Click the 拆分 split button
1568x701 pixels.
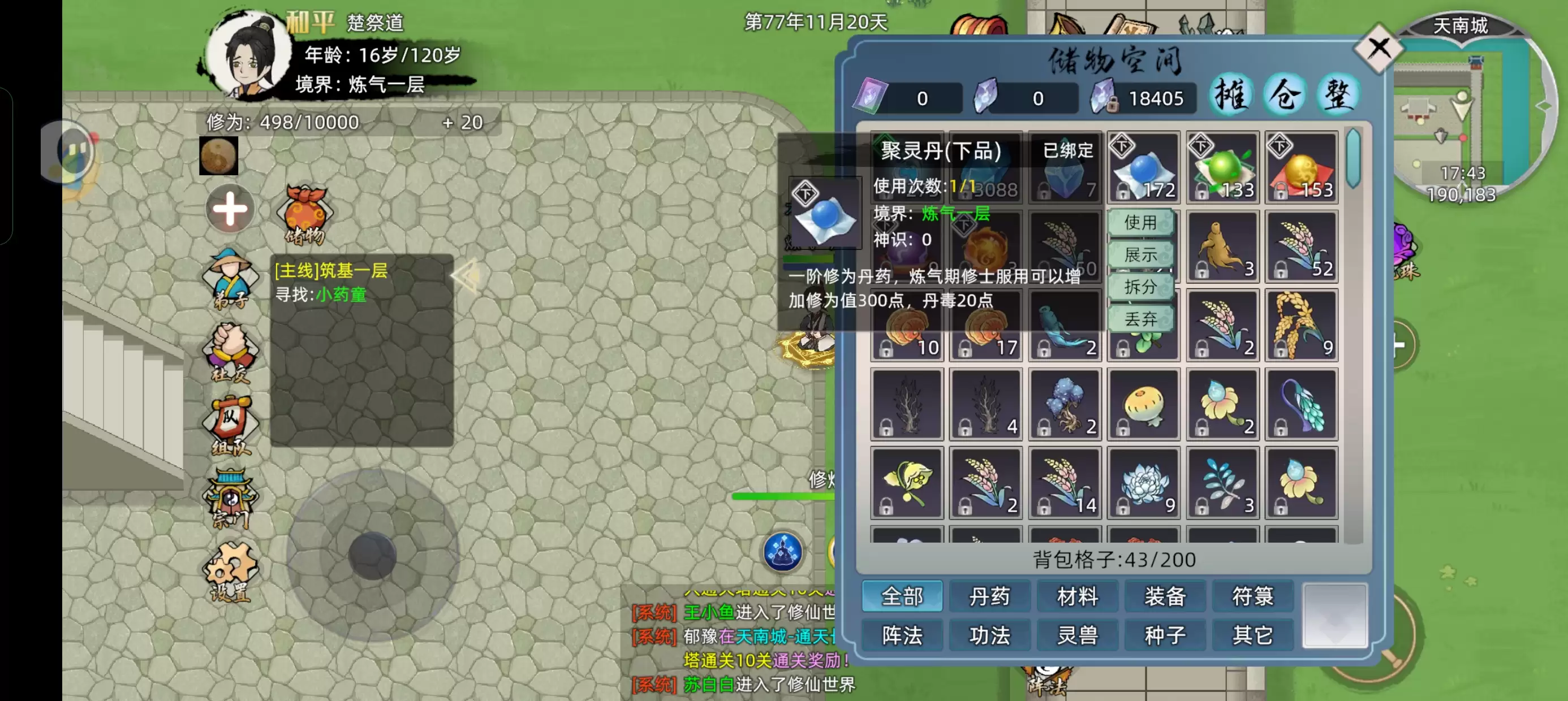1142,287
